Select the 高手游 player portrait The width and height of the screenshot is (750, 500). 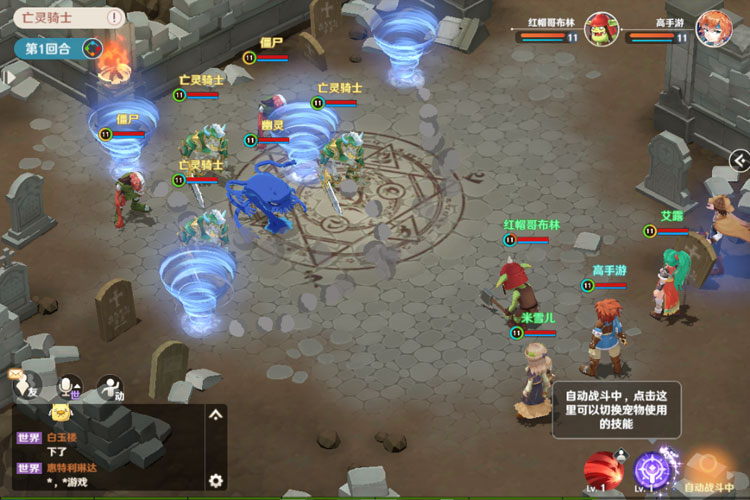(x=713, y=27)
